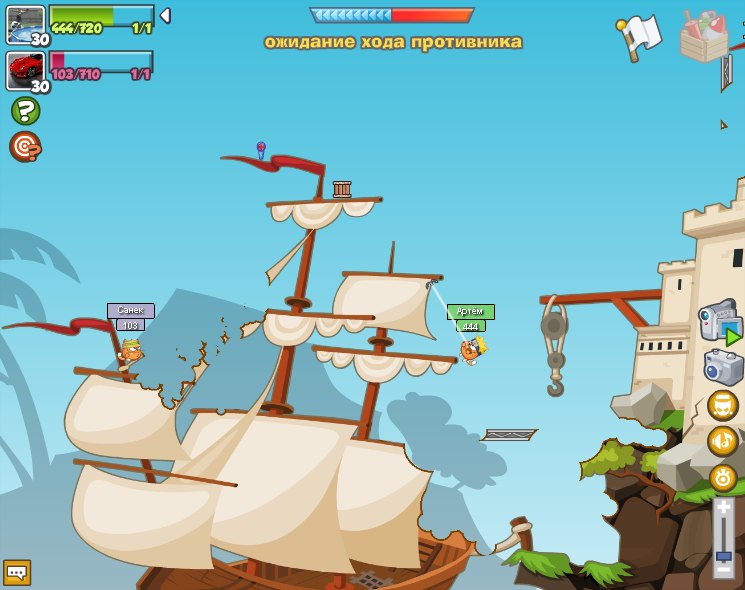Click the orange sun-shaped settings button
Screen dimensions: 745x590
(x=722, y=477)
